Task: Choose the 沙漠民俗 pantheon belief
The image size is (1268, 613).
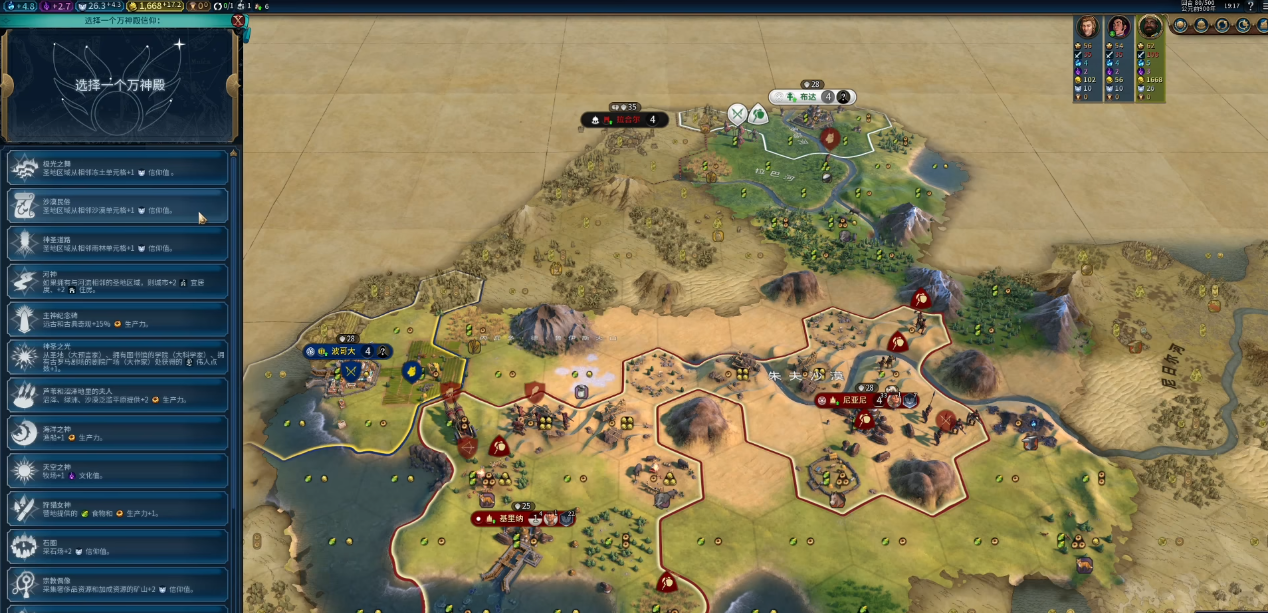Action: (x=118, y=206)
